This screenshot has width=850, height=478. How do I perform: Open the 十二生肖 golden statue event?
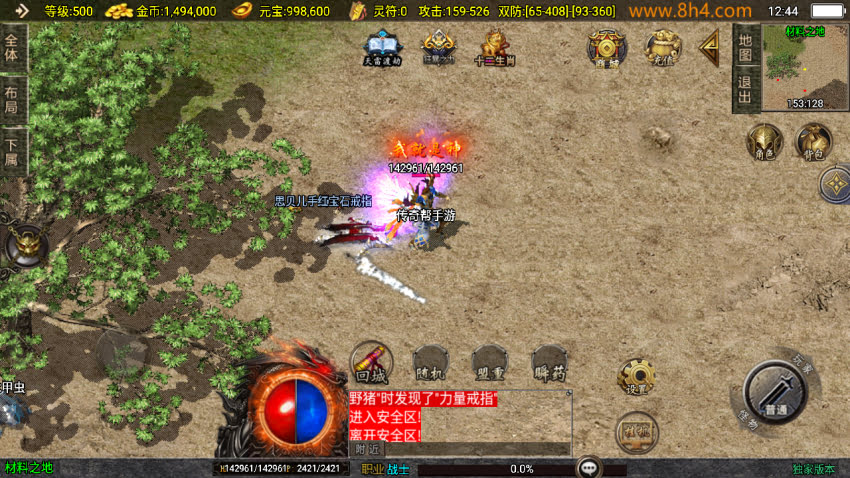click(494, 47)
